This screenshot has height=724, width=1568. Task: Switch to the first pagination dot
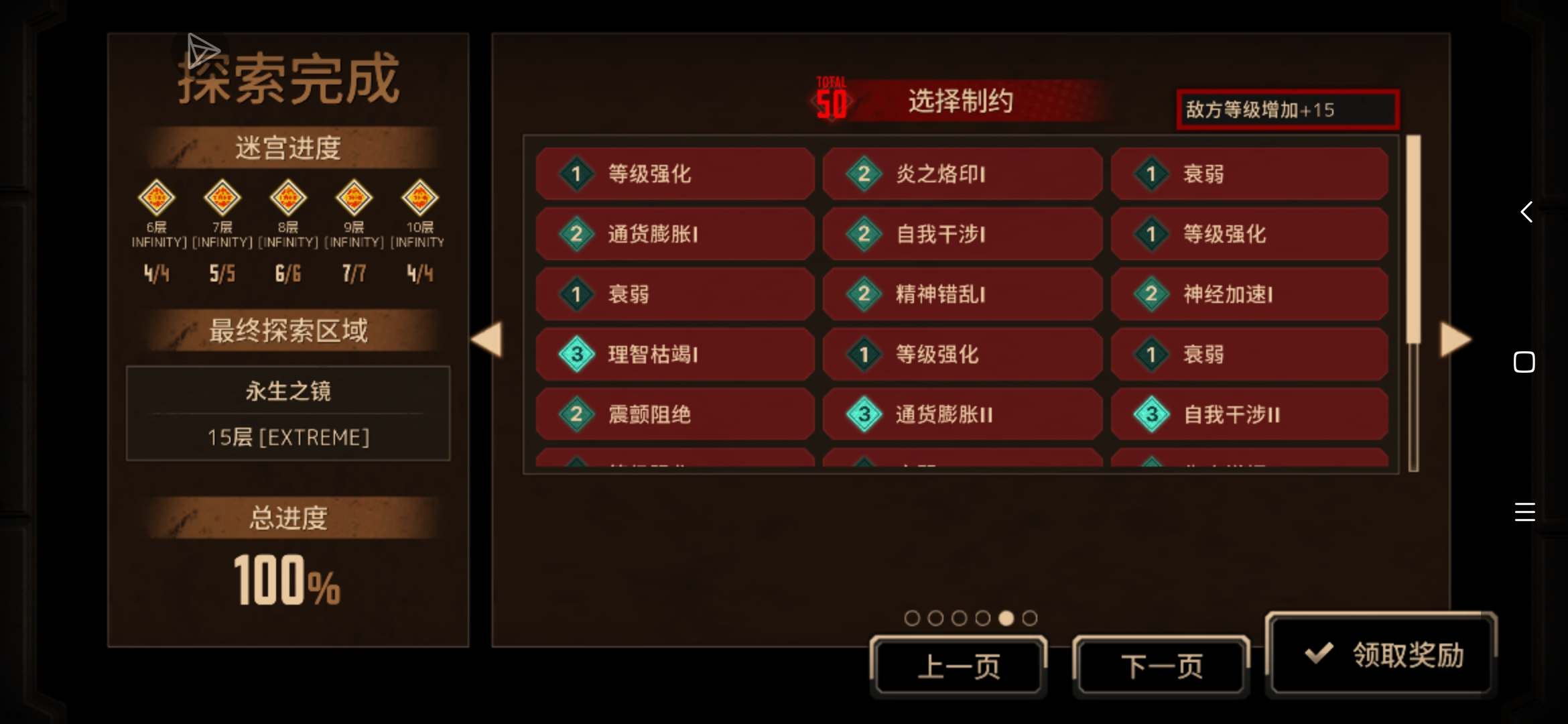click(x=912, y=618)
